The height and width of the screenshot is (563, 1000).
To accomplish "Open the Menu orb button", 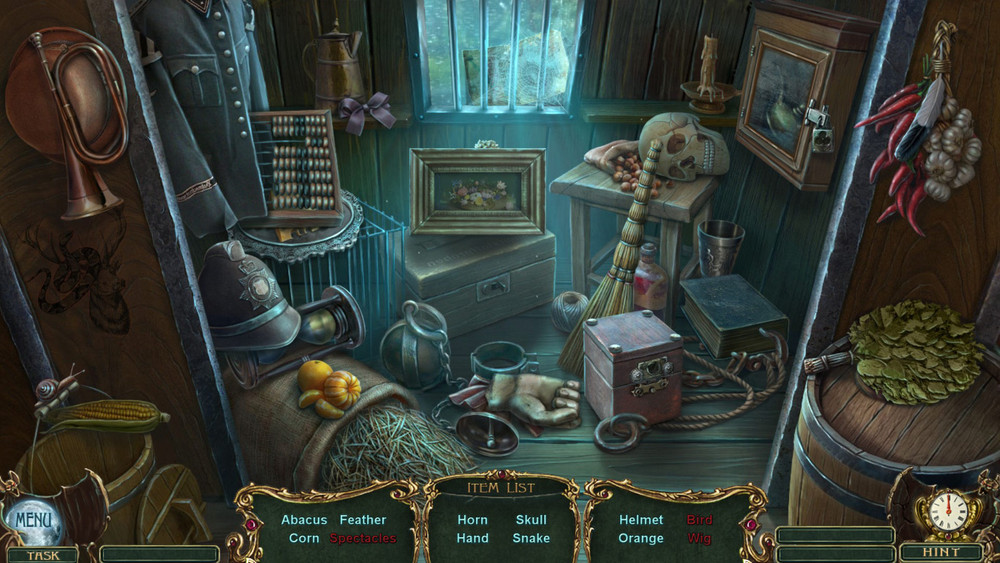I will 33,519.
